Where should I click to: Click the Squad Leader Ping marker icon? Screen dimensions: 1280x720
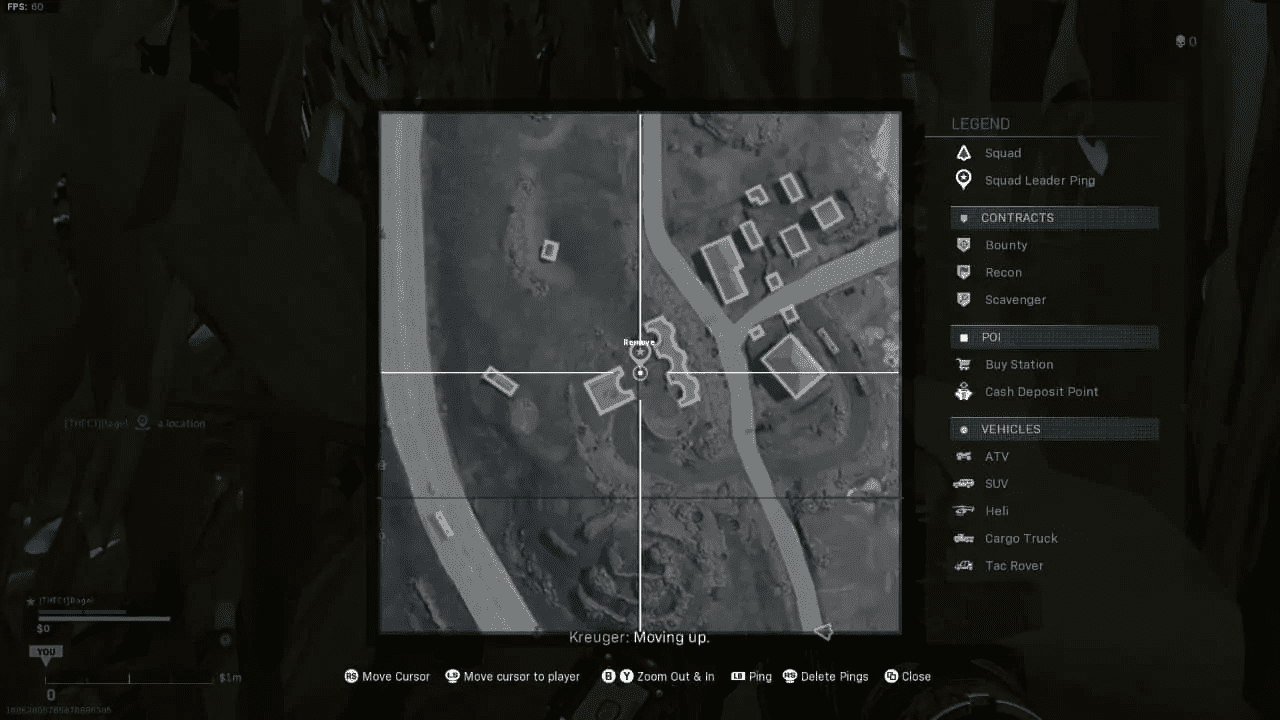963,179
